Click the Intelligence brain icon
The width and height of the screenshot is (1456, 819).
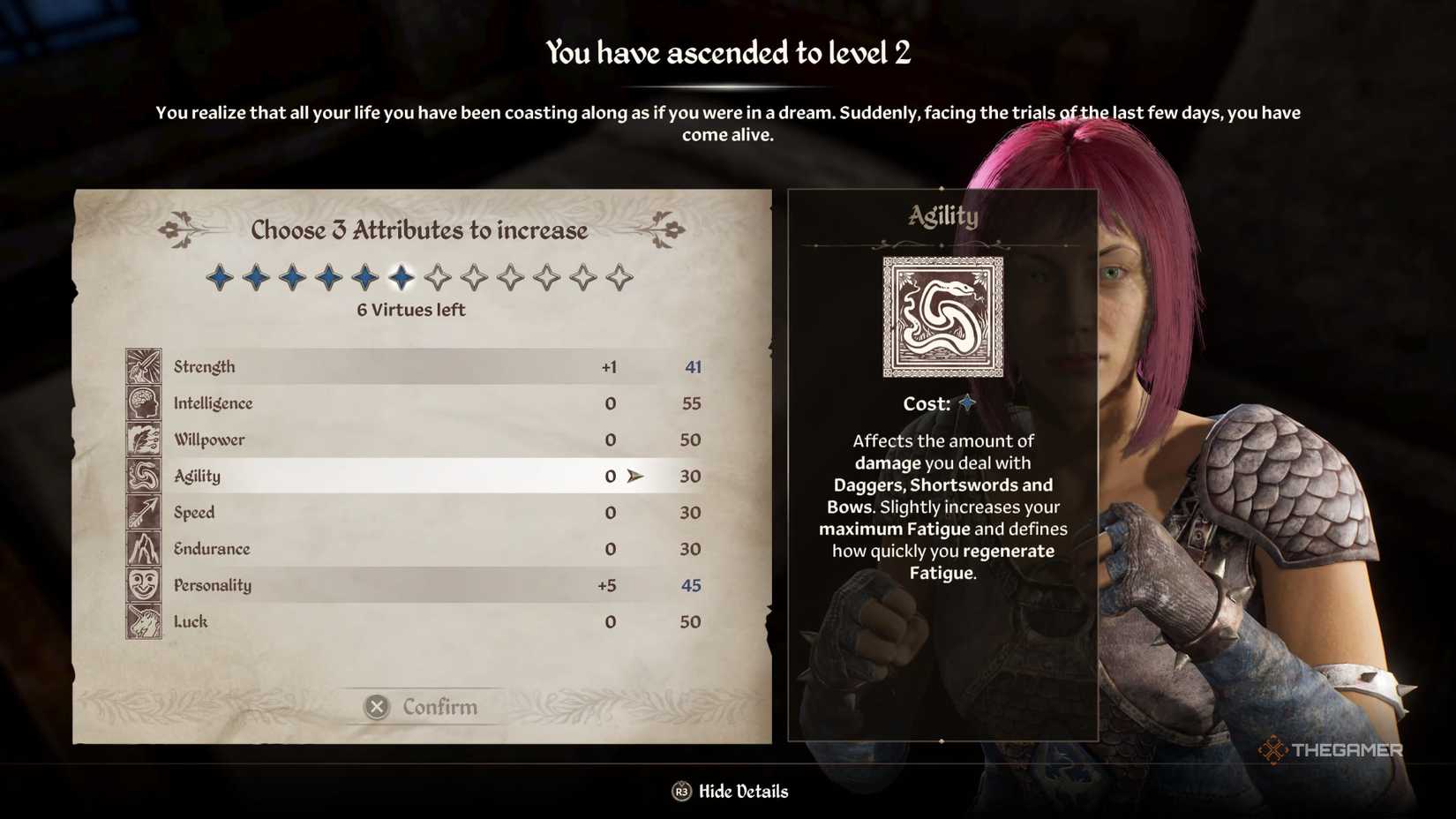click(144, 402)
